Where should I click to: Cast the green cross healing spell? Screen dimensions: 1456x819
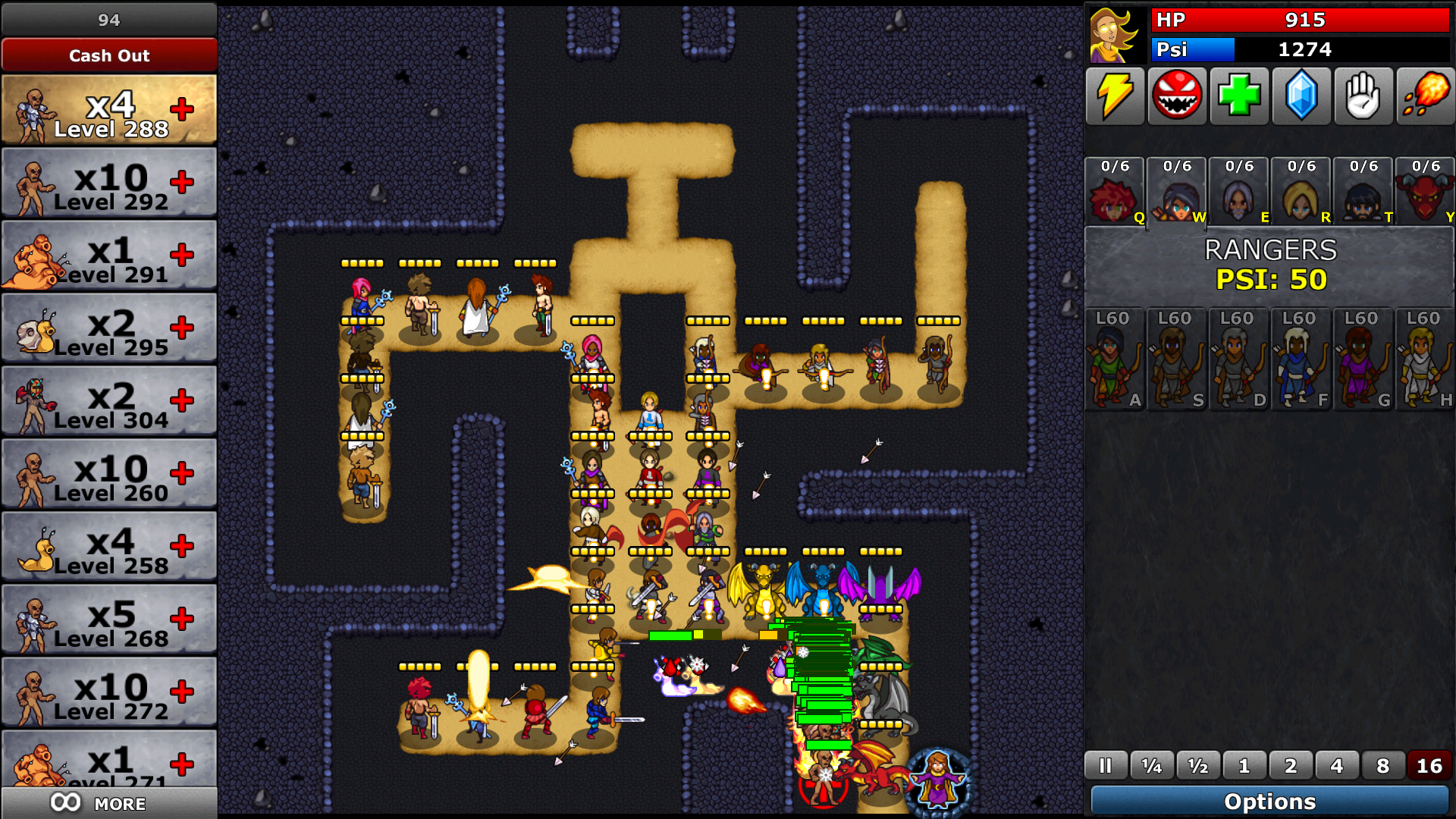1239,96
